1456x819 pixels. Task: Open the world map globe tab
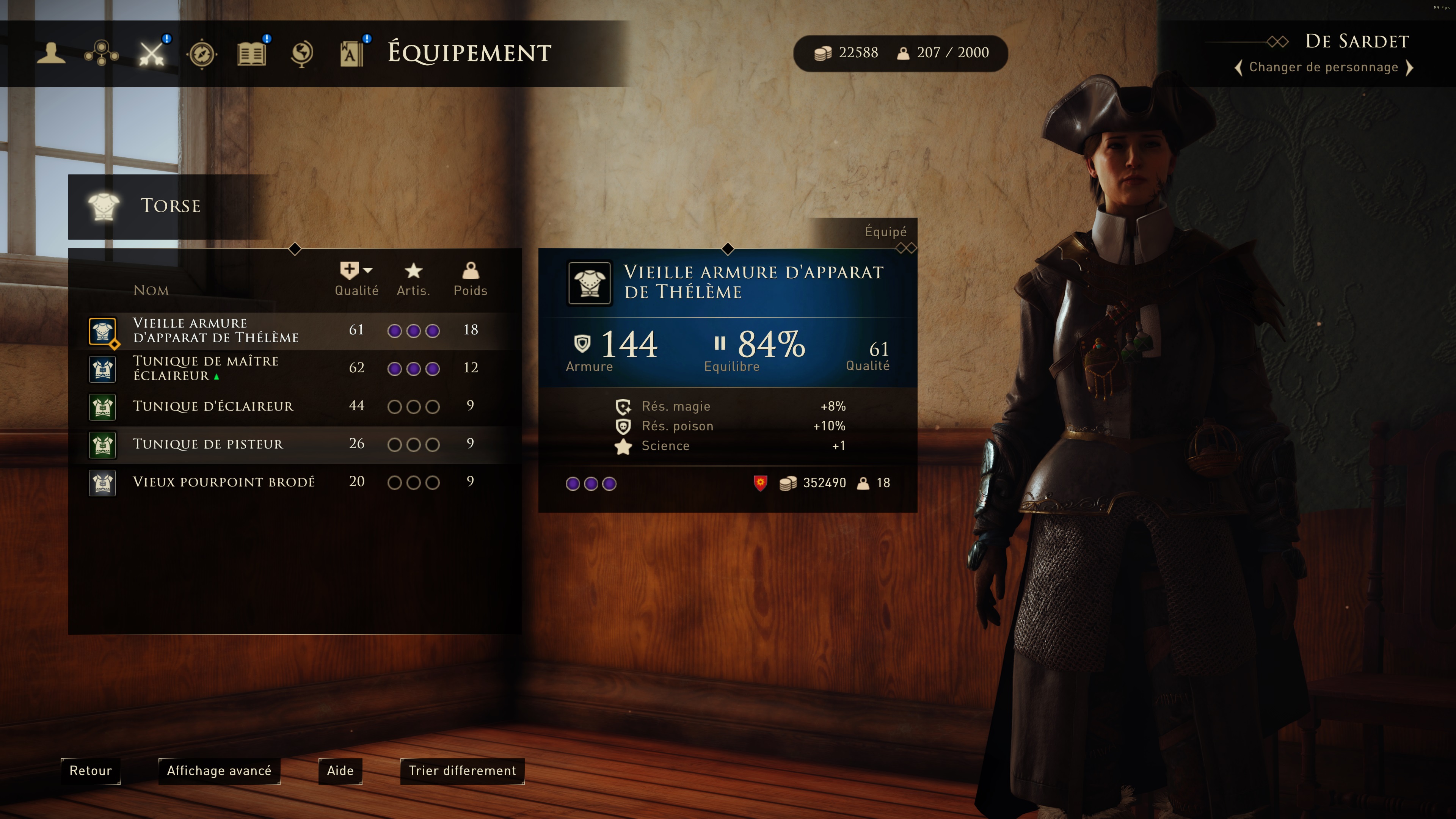pos(302,54)
